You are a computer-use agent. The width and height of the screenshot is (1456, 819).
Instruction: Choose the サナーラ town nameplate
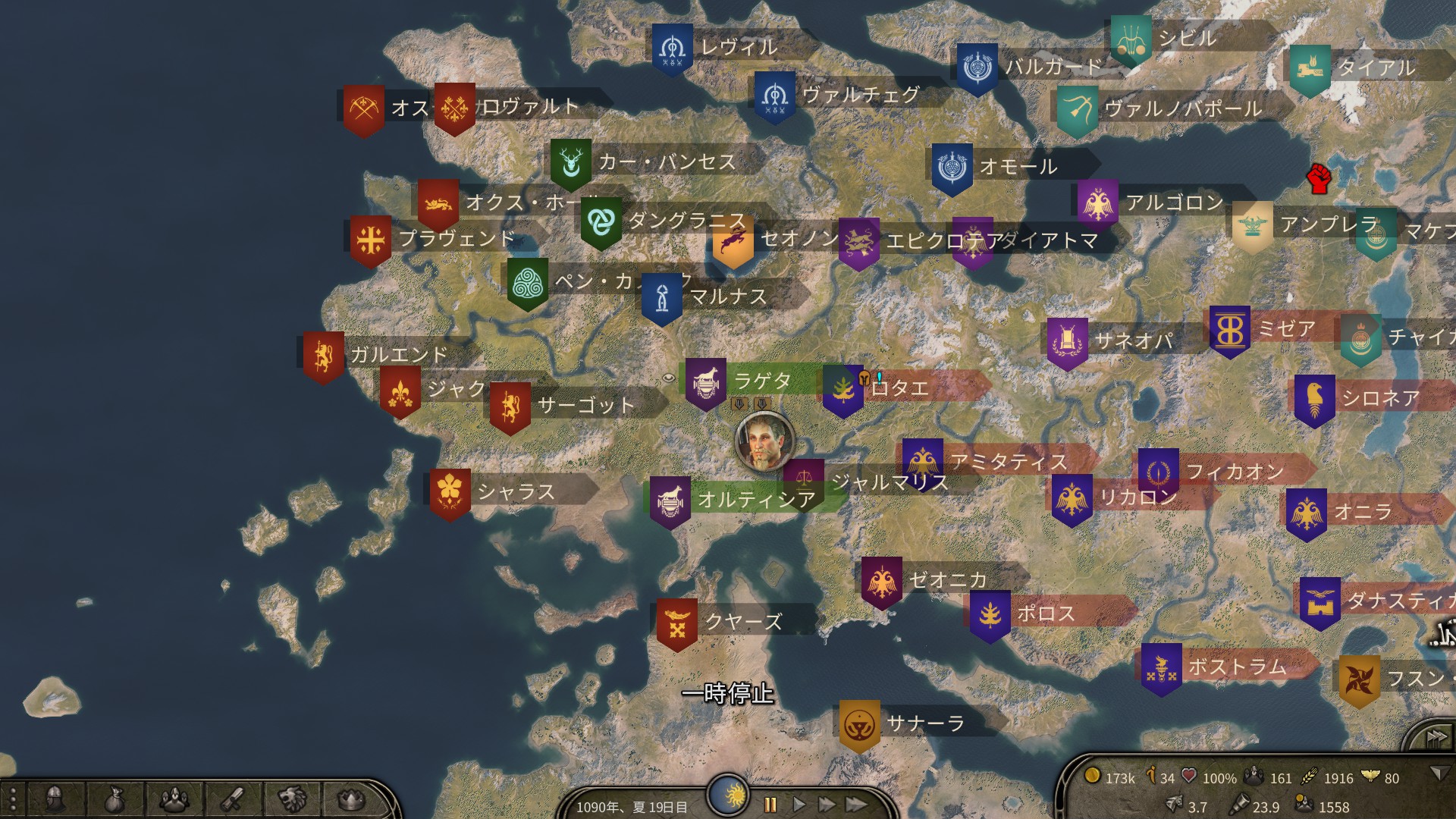point(924,724)
